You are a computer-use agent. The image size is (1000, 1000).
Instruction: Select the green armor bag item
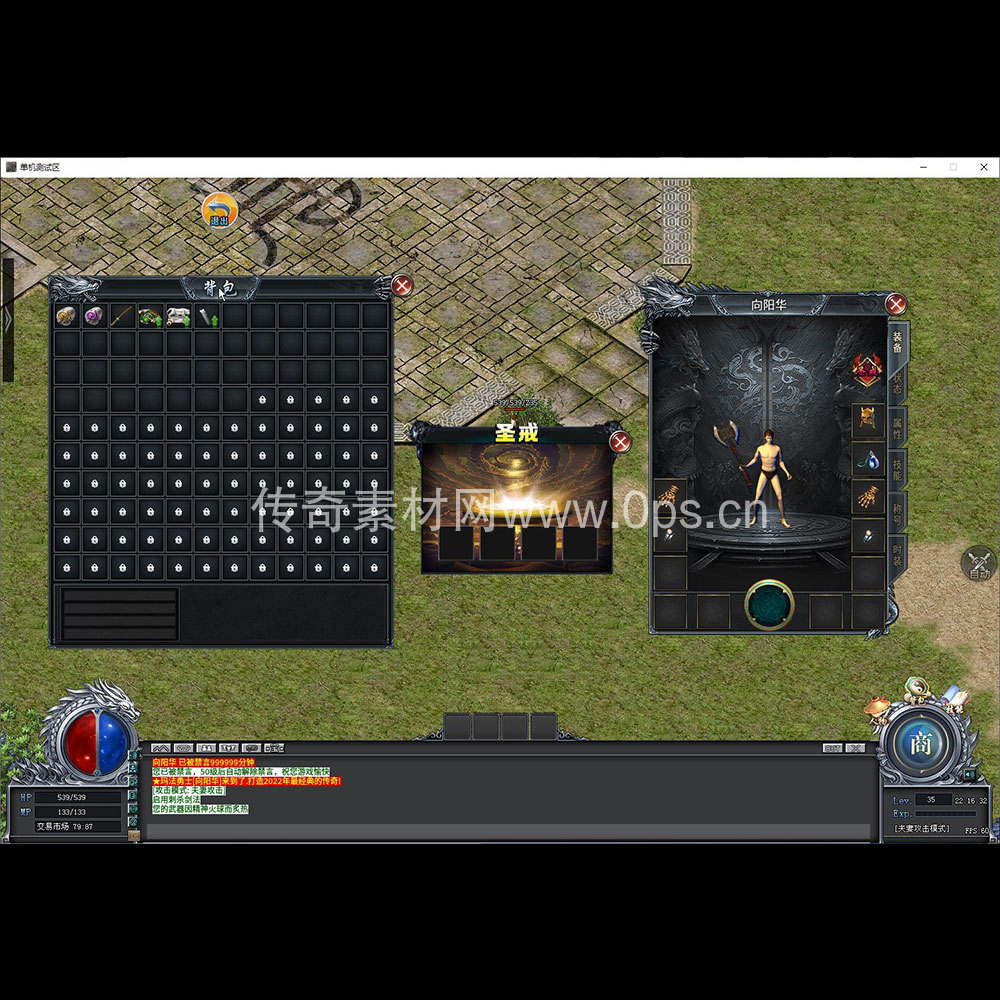click(x=150, y=316)
